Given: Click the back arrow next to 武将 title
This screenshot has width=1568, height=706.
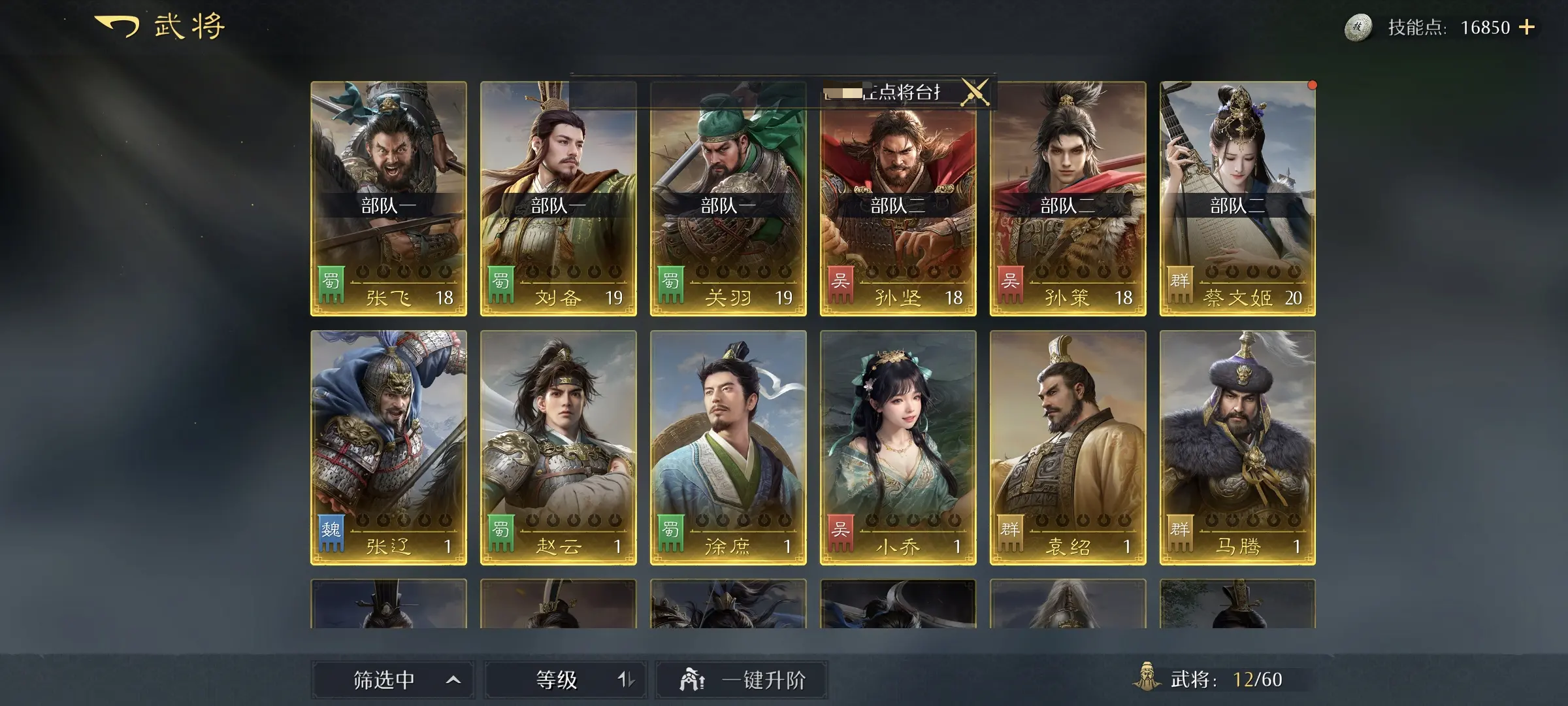Looking at the screenshot, I should [118, 26].
